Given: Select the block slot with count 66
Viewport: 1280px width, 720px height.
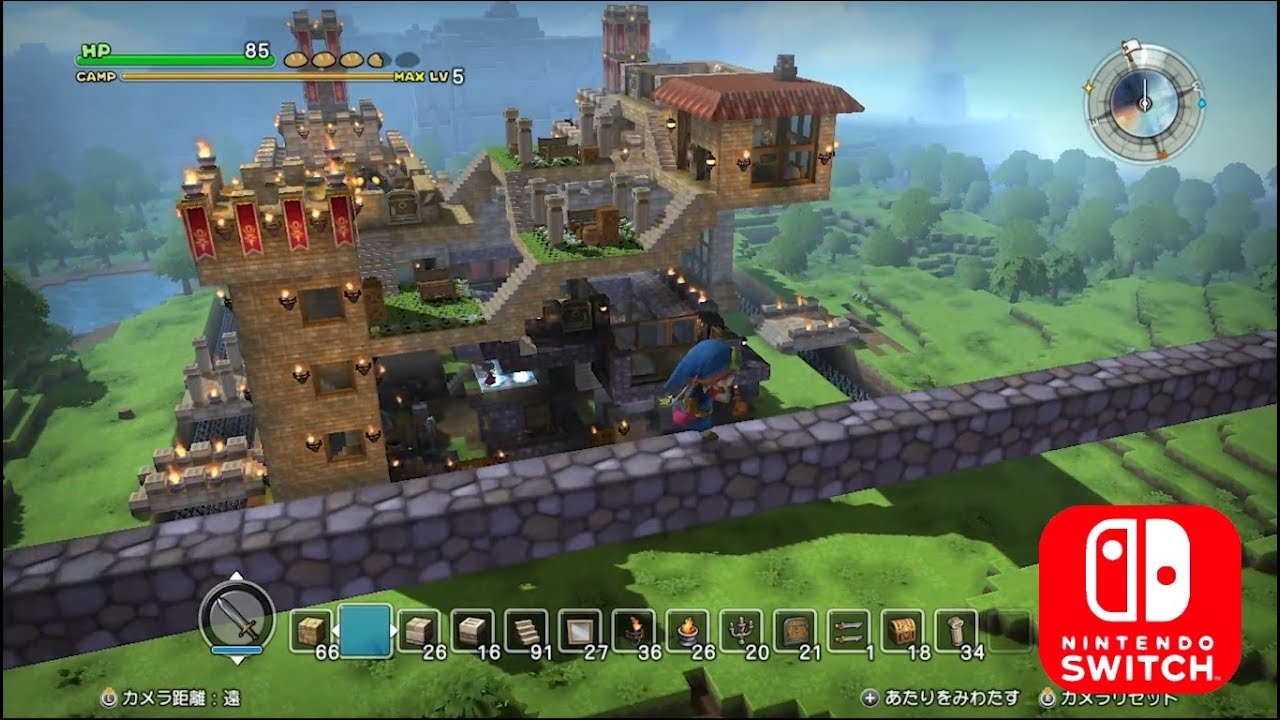Looking at the screenshot, I should (x=312, y=632).
